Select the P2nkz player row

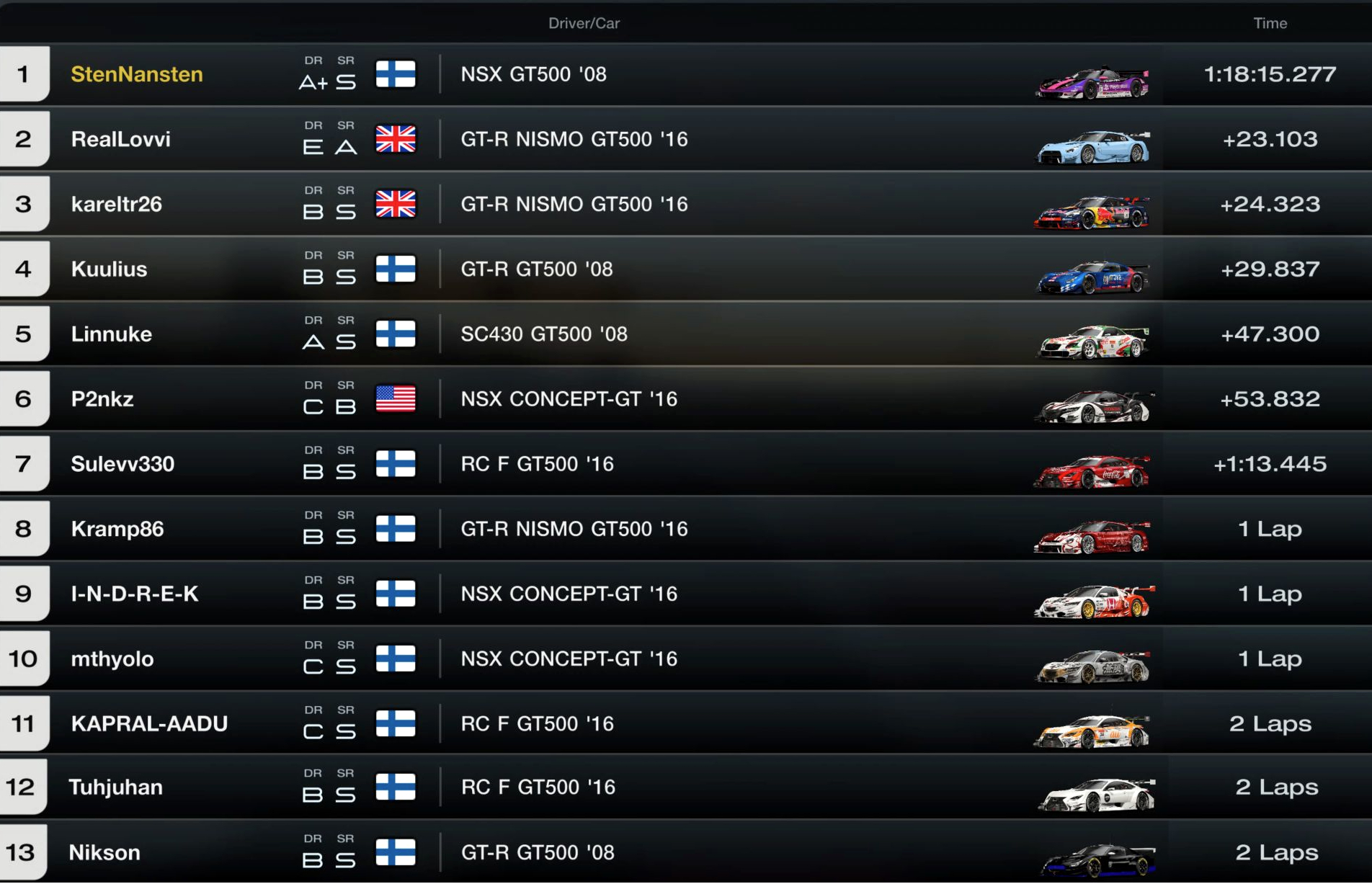point(102,398)
